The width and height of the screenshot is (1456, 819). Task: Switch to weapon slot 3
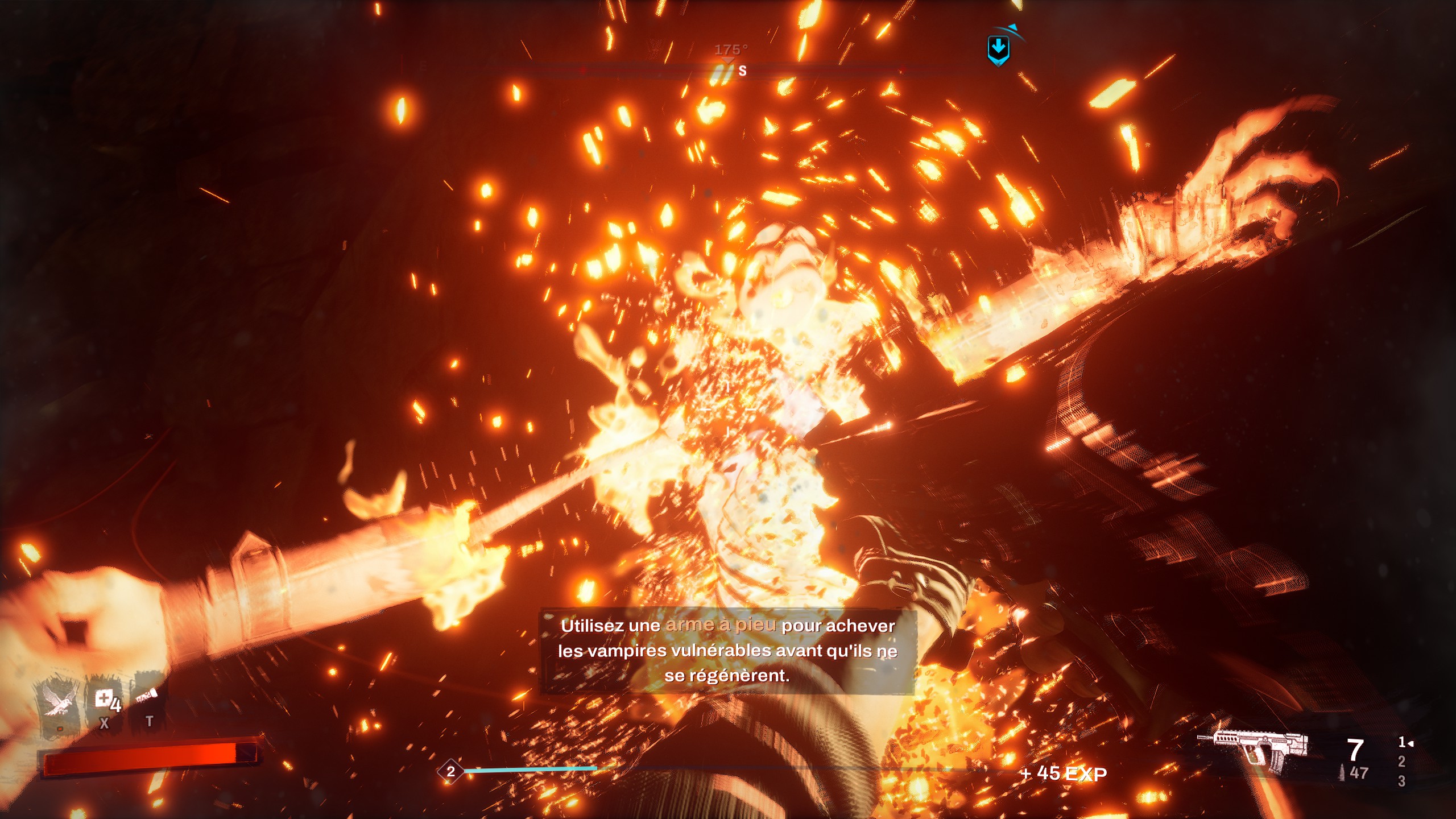(x=1401, y=781)
